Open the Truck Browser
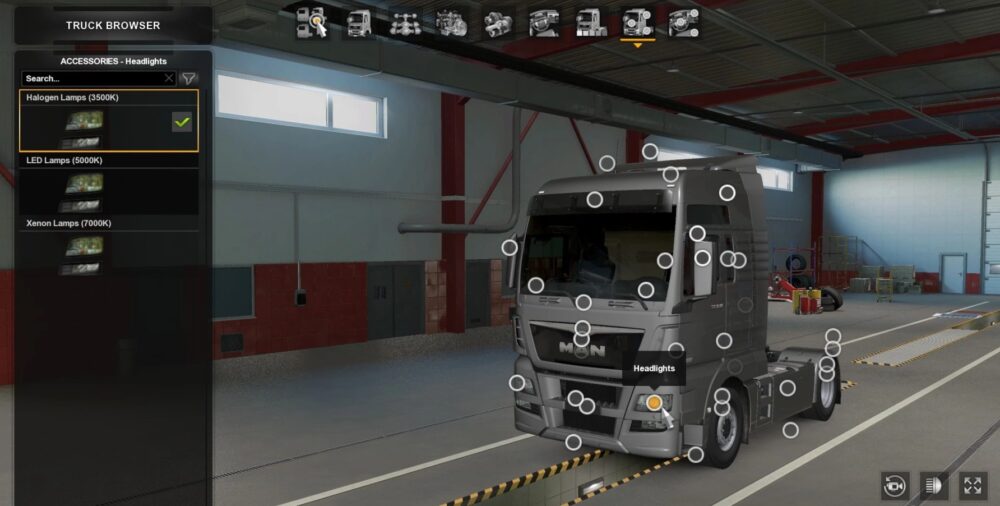Viewport: 1000px width, 506px height. point(113,25)
